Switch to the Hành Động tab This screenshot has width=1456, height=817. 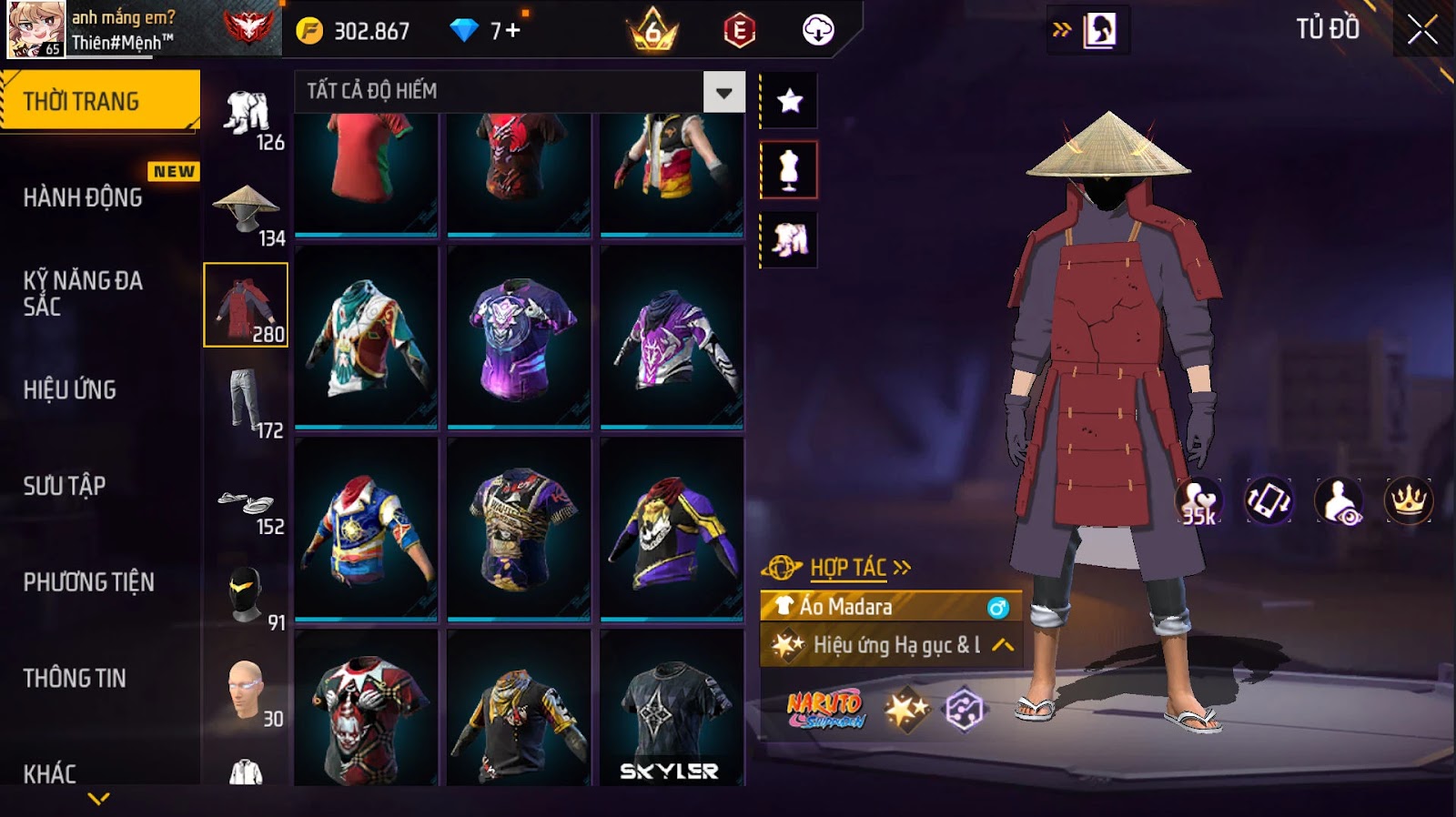coord(84,197)
